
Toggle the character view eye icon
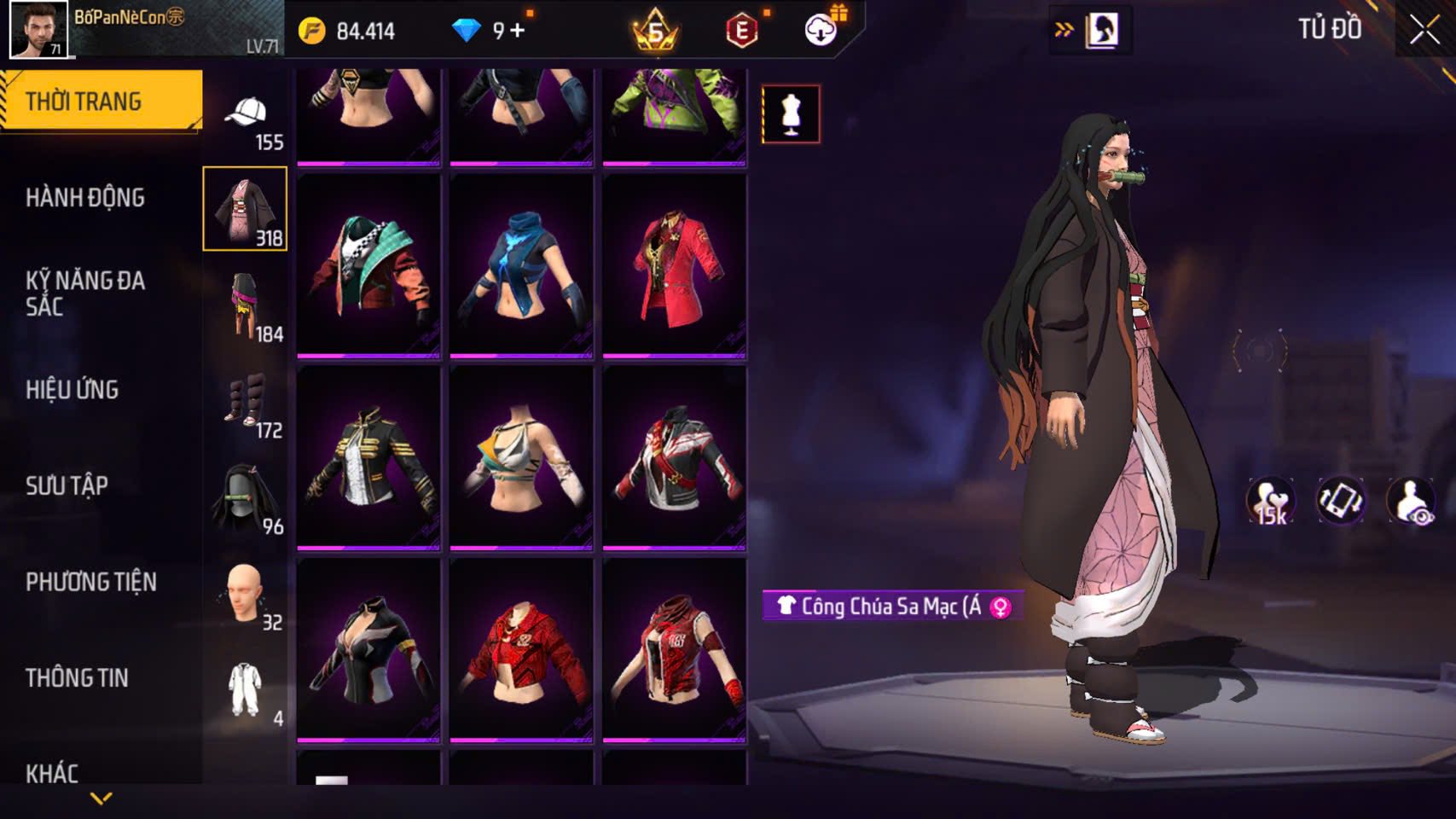pyautogui.click(x=1410, y=501)
